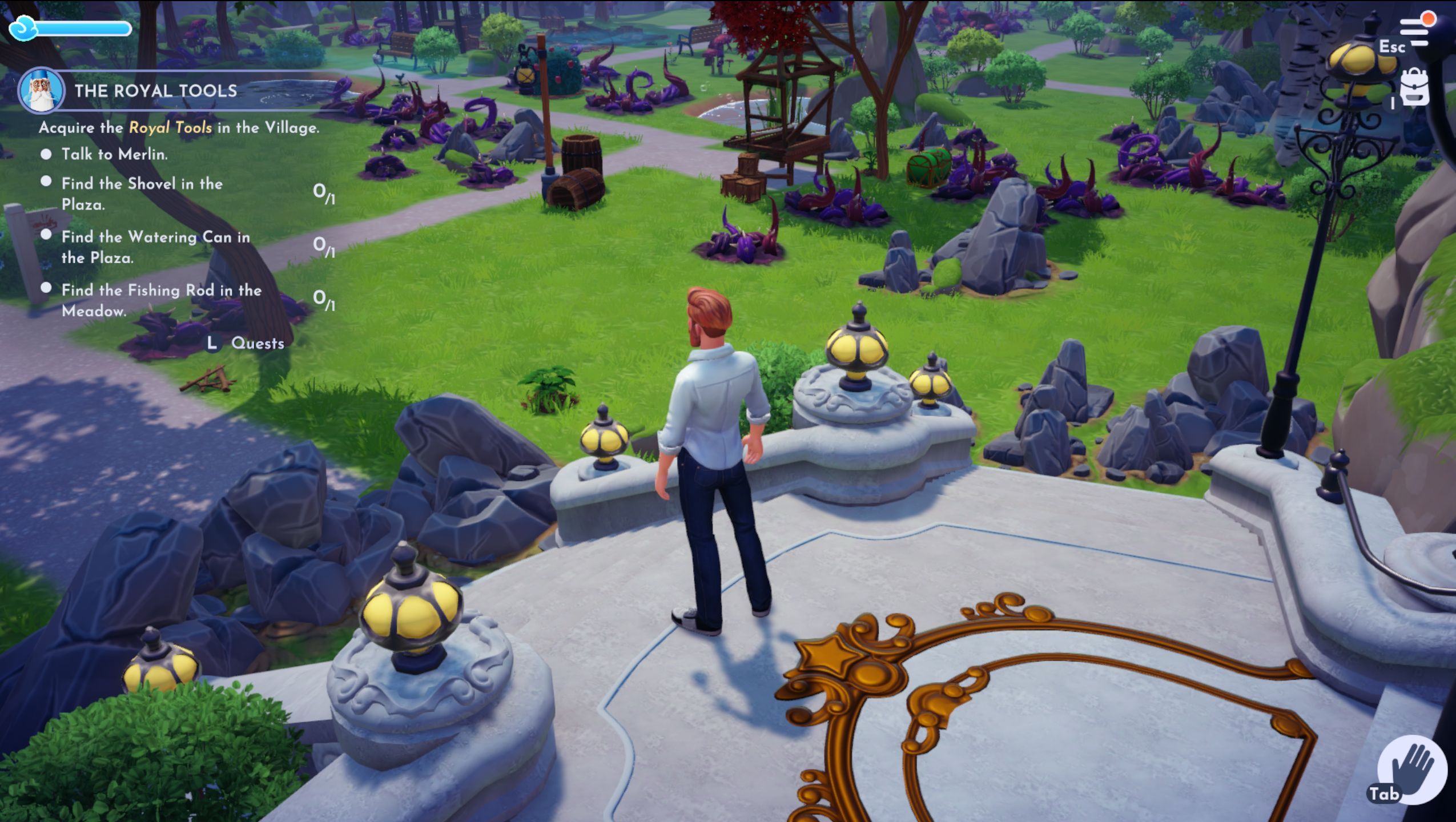The height and width of the screenshot is (822, 1456).
Task: Click the L key badge beside Quests
Action: [211, 344]
